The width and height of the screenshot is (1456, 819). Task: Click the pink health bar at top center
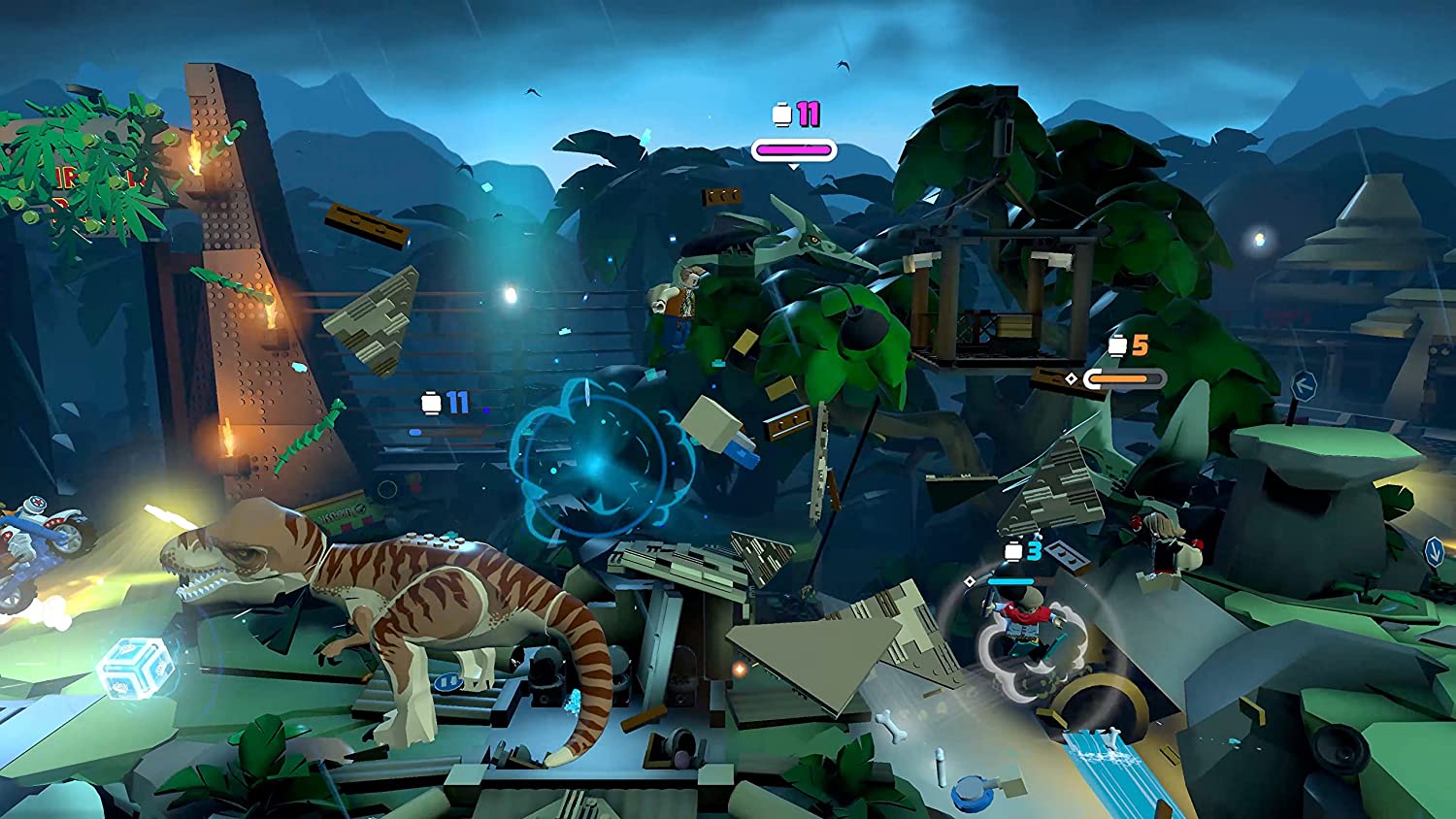click(794, 150)
